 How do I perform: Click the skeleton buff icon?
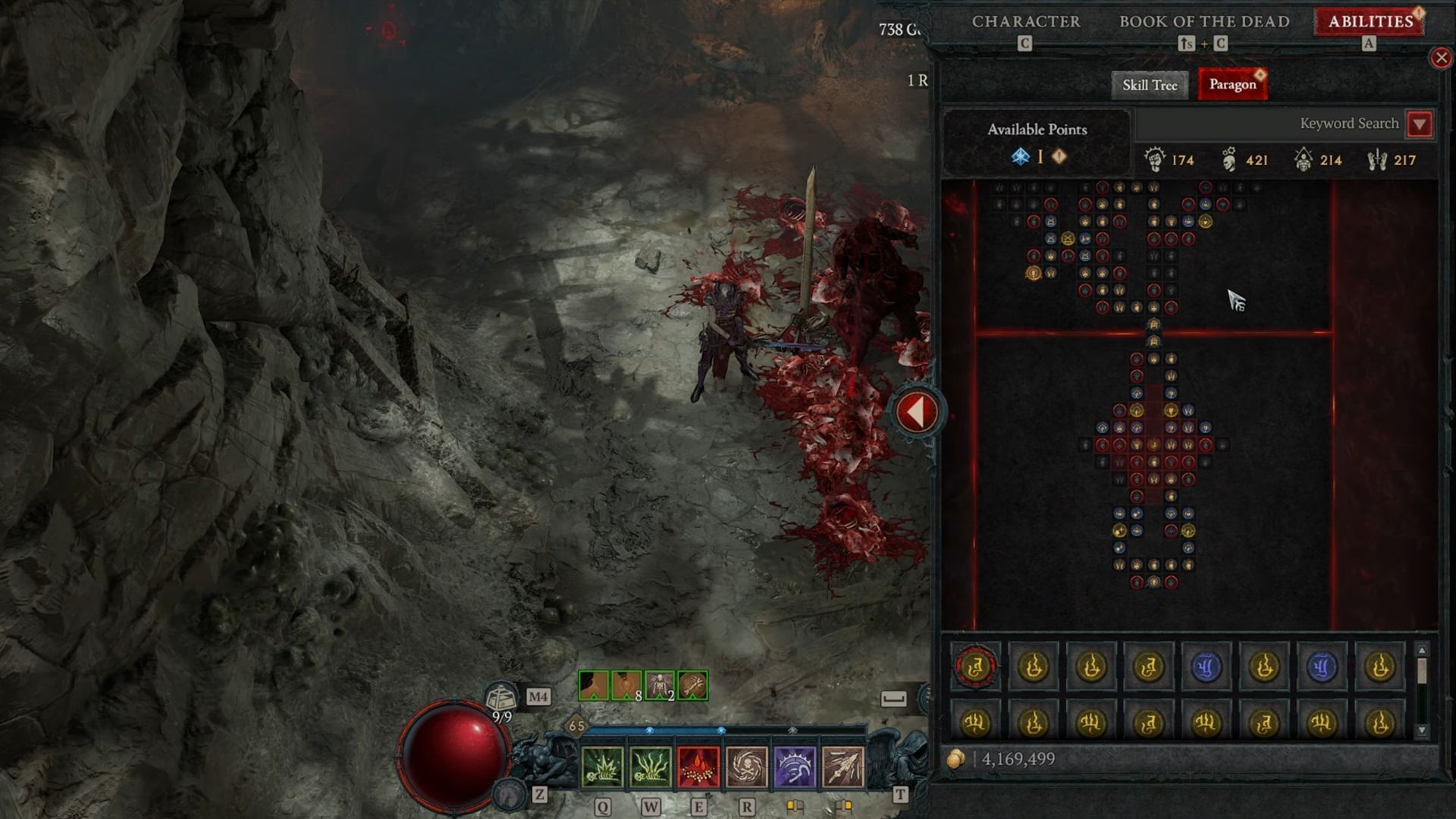(x=659, y=686)
